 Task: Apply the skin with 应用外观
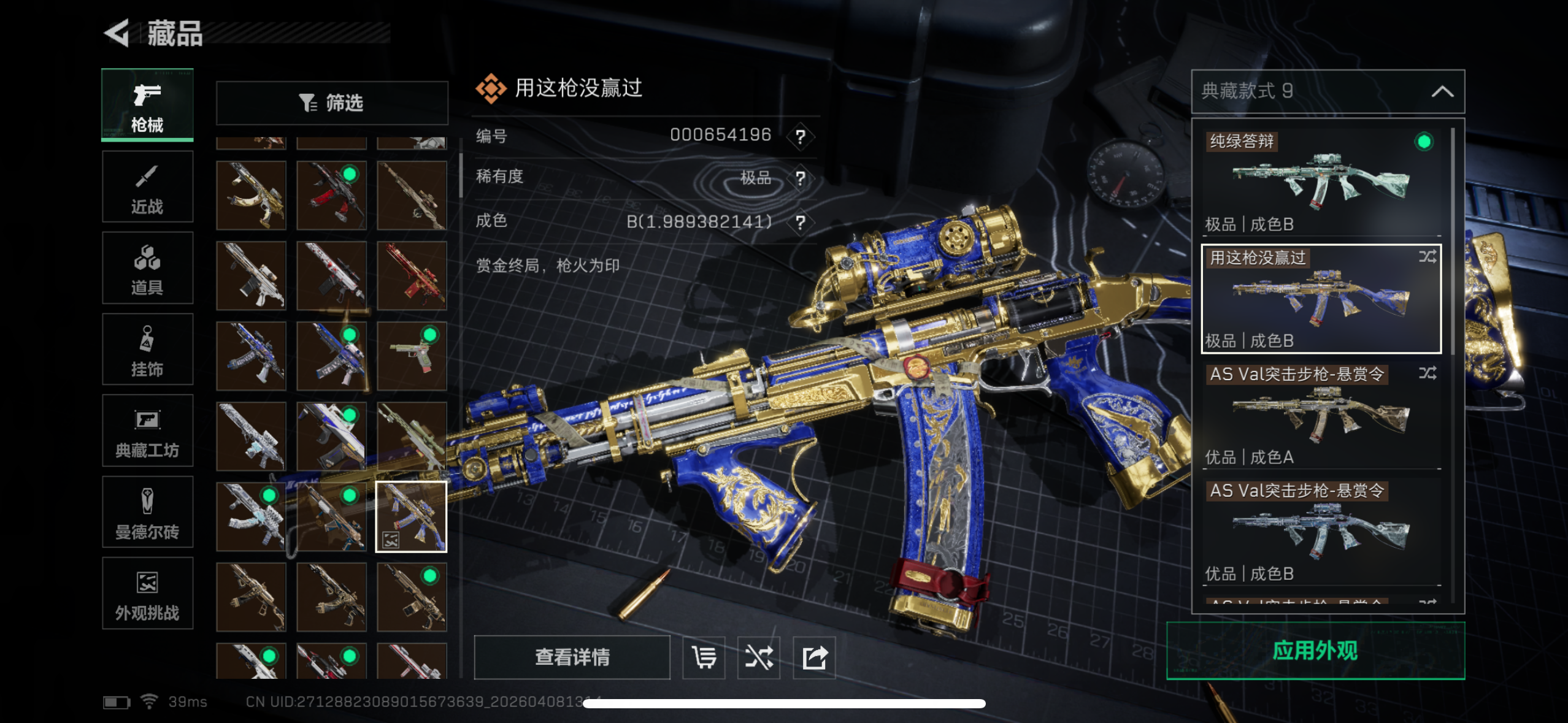[x=1315, y=651]
